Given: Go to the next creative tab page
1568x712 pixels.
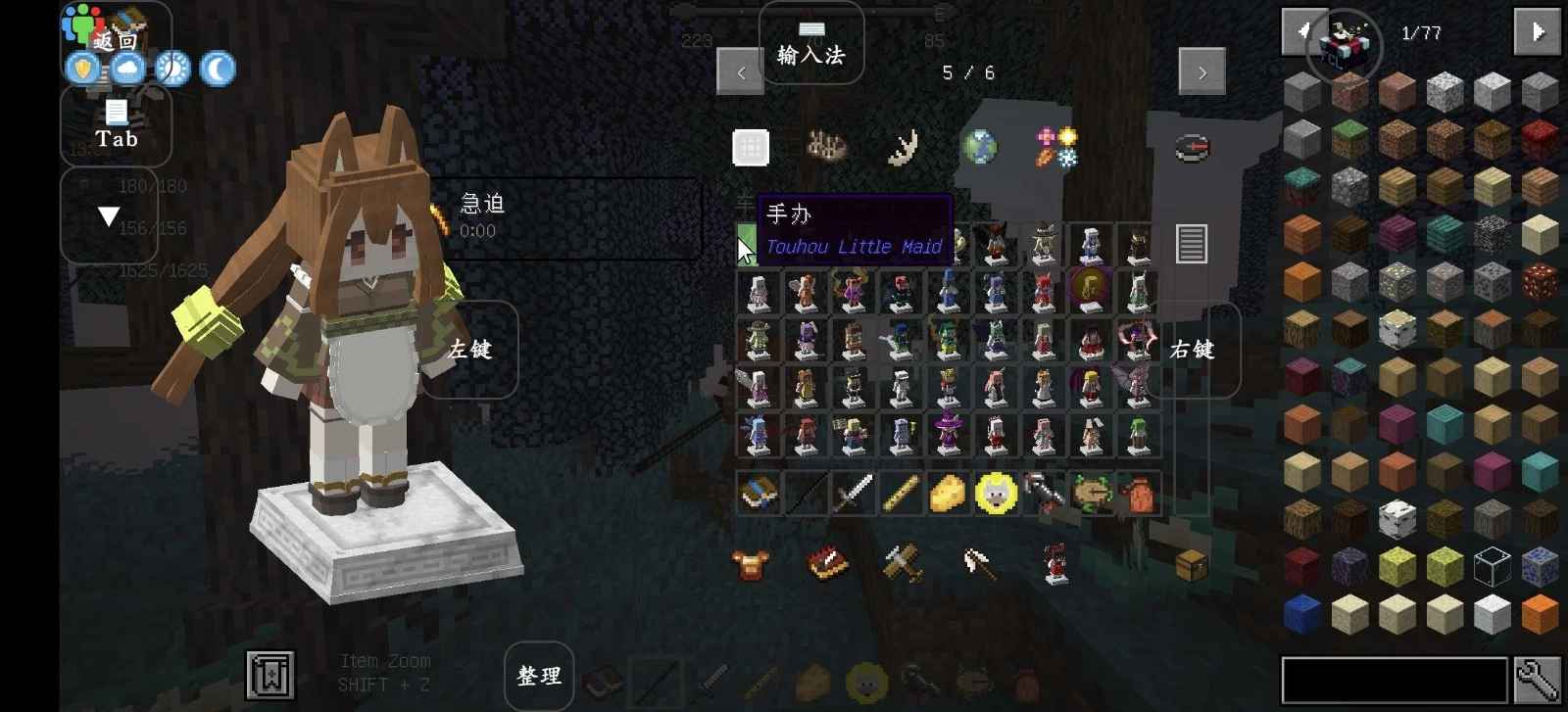Looking at the screenshot, I should point(1201,71).
